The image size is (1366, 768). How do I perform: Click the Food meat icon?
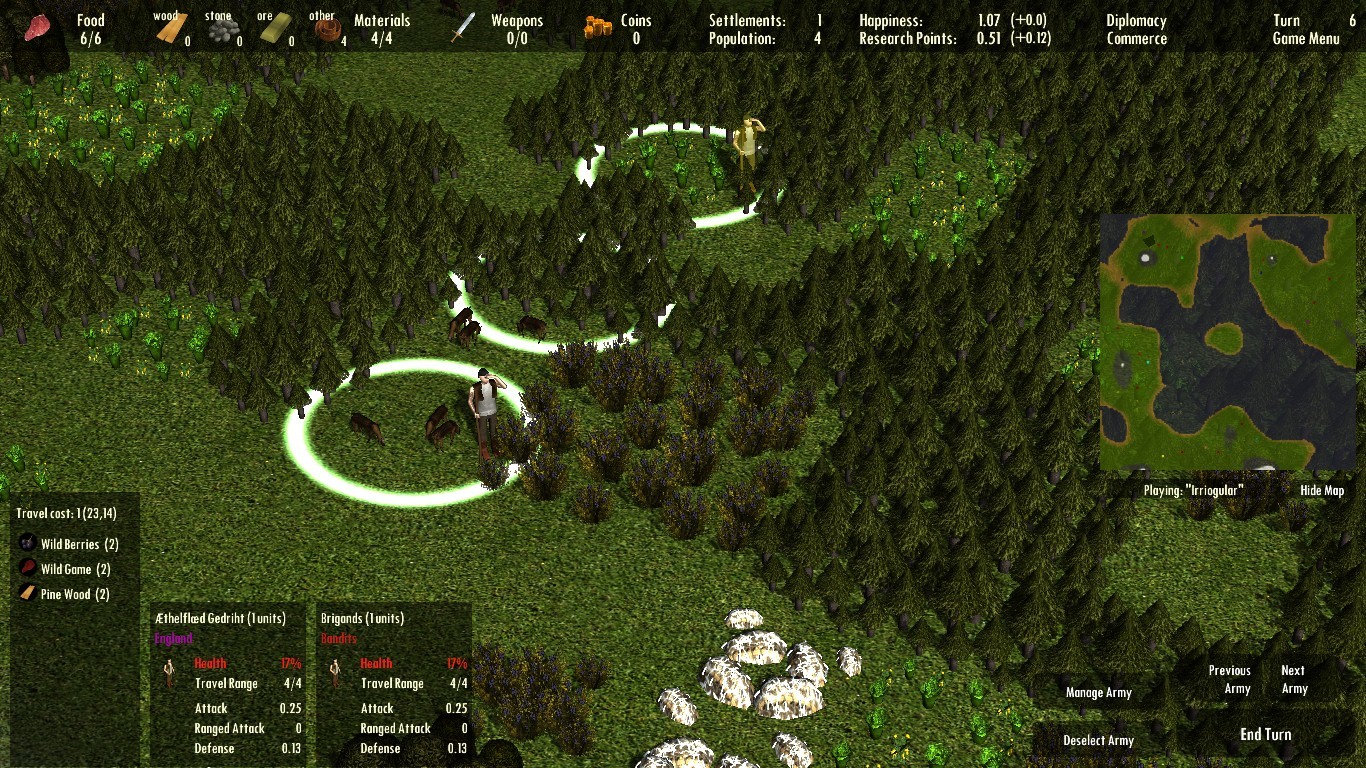tap(37, 24)
